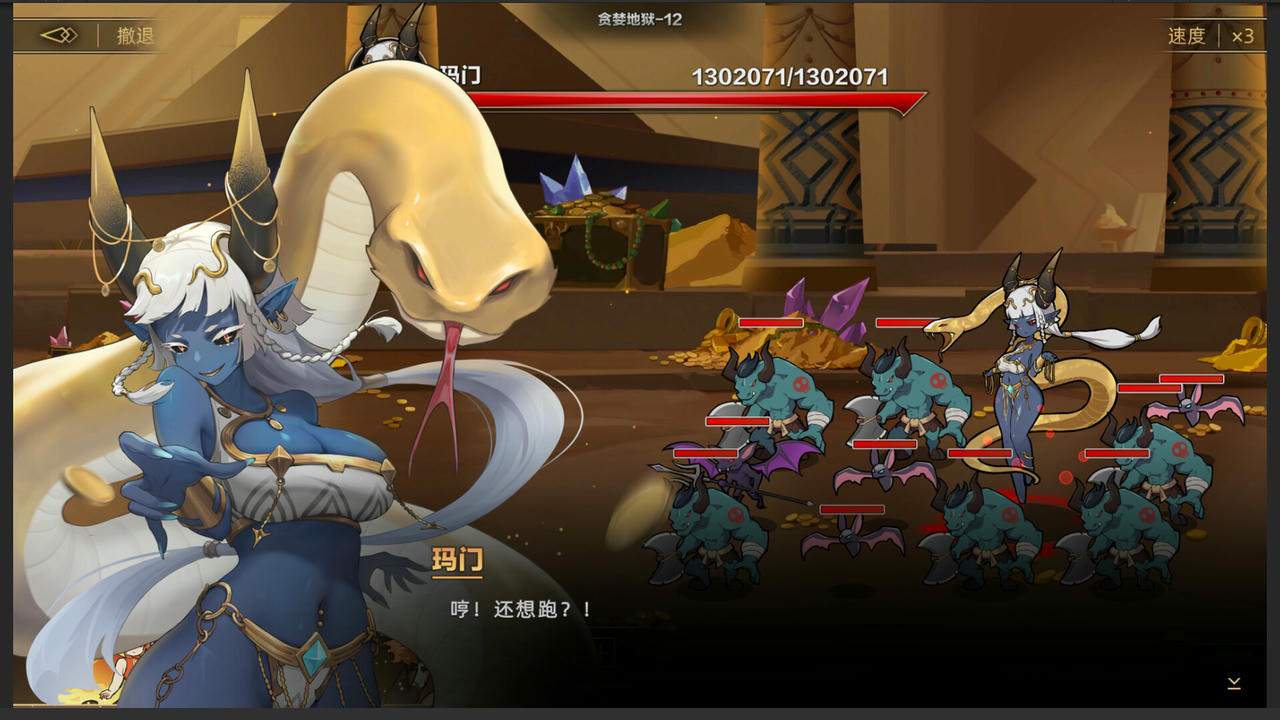Click the dialogue text 哼！还想跑？！
This screenshot has height=720, width=1280.
[521, 607]
